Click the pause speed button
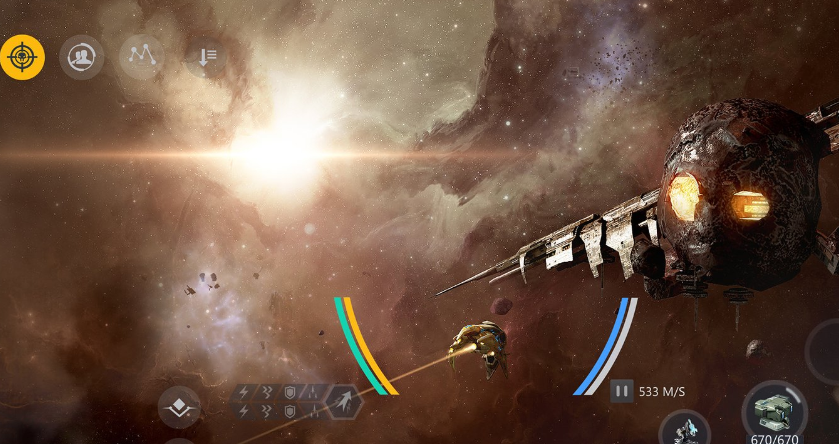This screenshot has width=839, height=444. (622, 391)
